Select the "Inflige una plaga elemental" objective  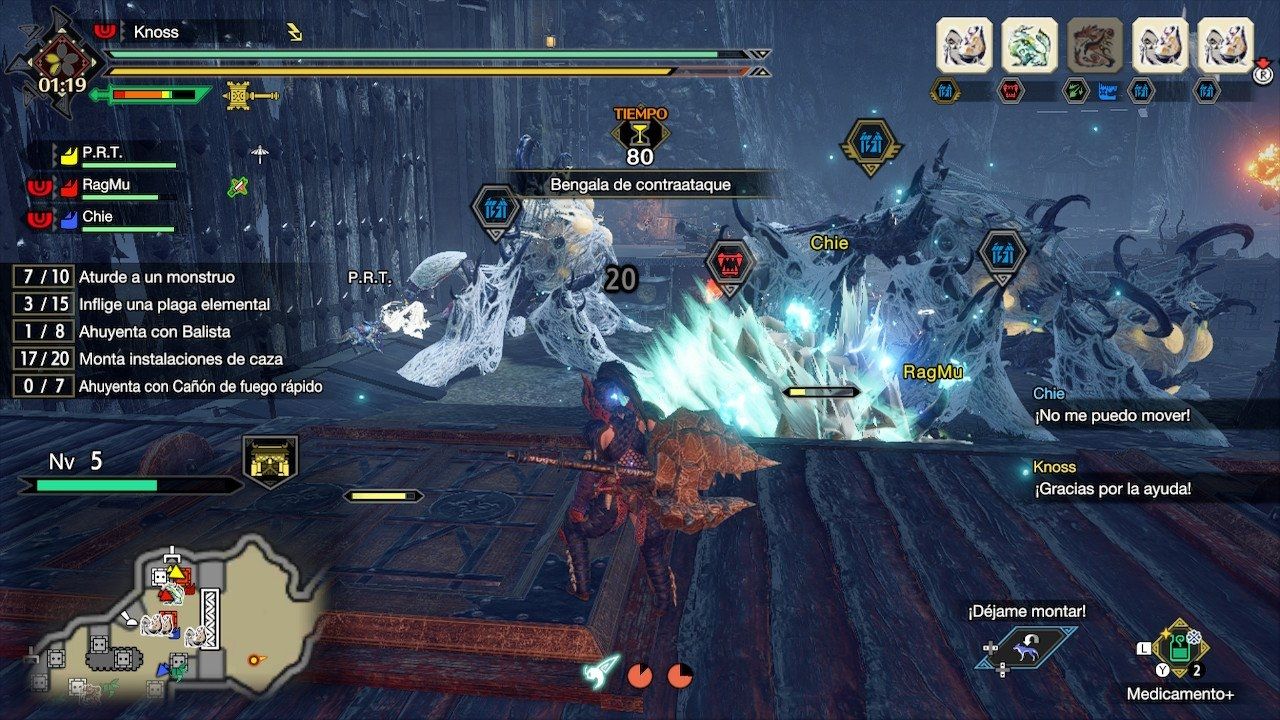click(174, 304)
